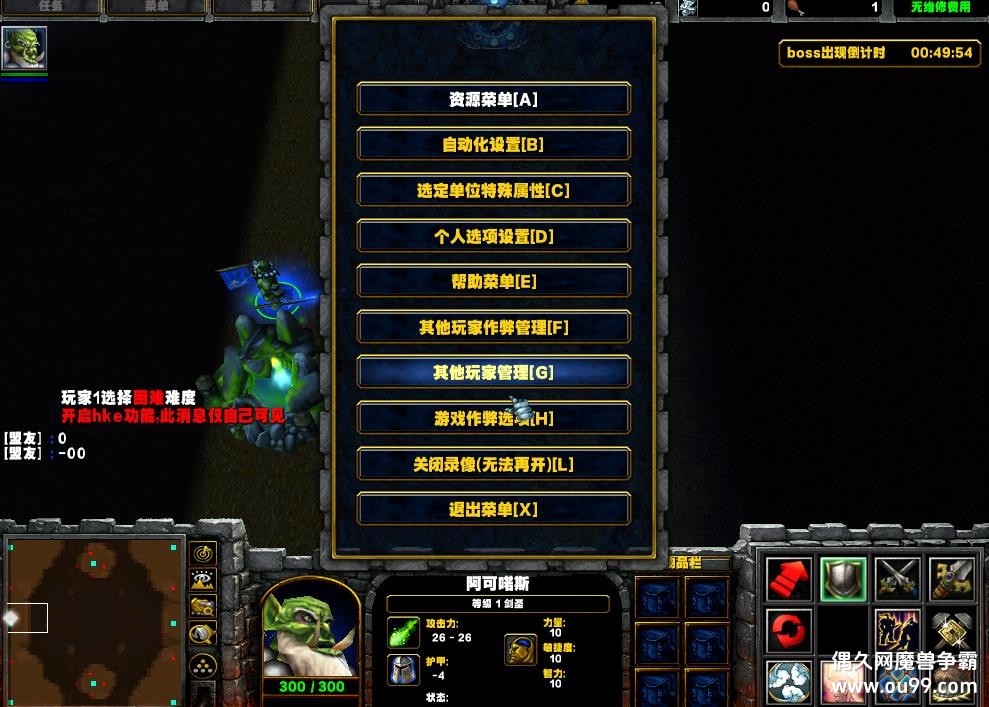This screenshot has width=989, height=707.
Task: Choose 自动化设置[B] automation settings
Action: 493,144
